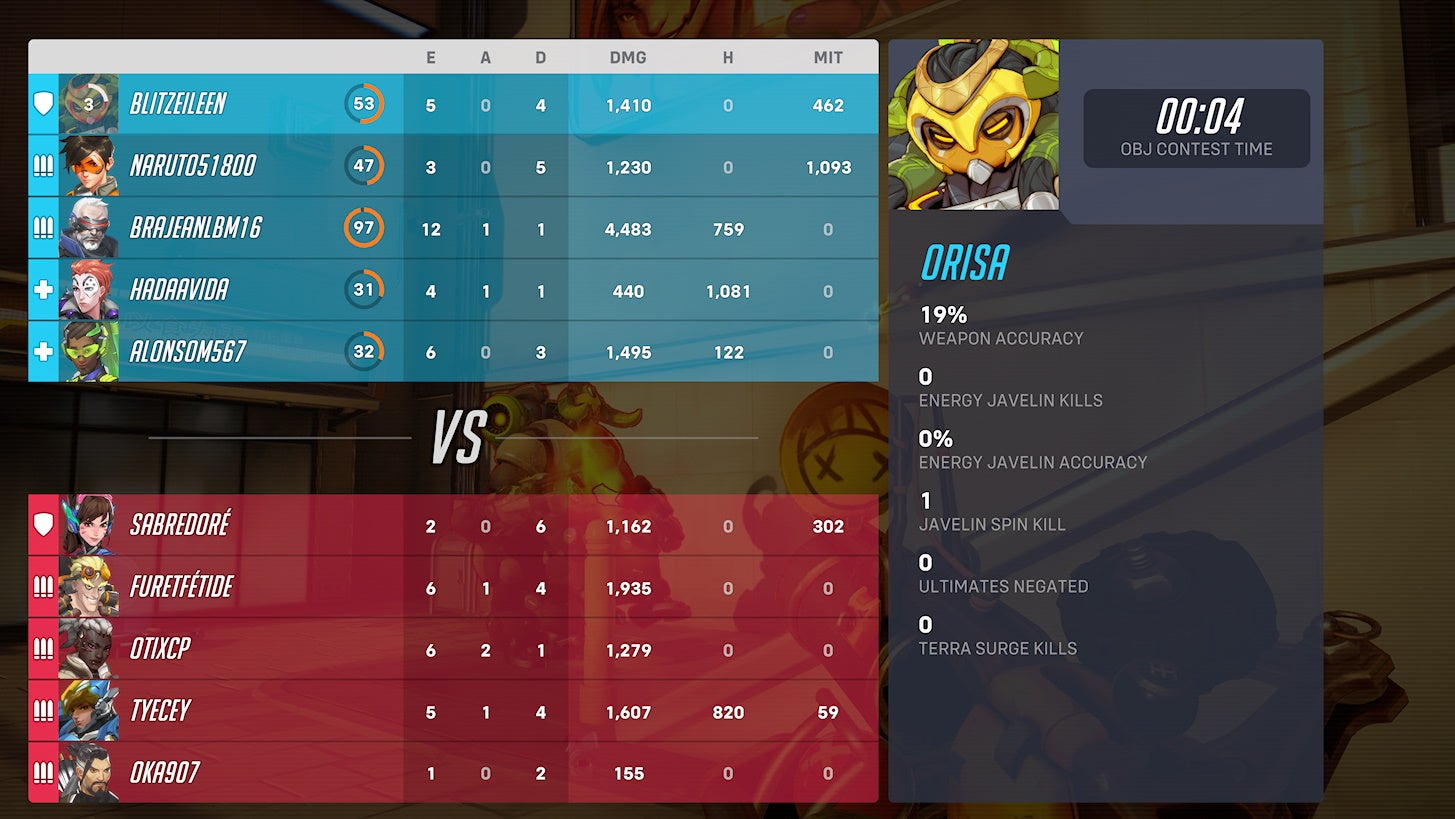The height and width of the screenshot is (819, 1455).
Task: Click BRAJEANLBM16's ultimate charge ring at 97
Action: [365, 228]
